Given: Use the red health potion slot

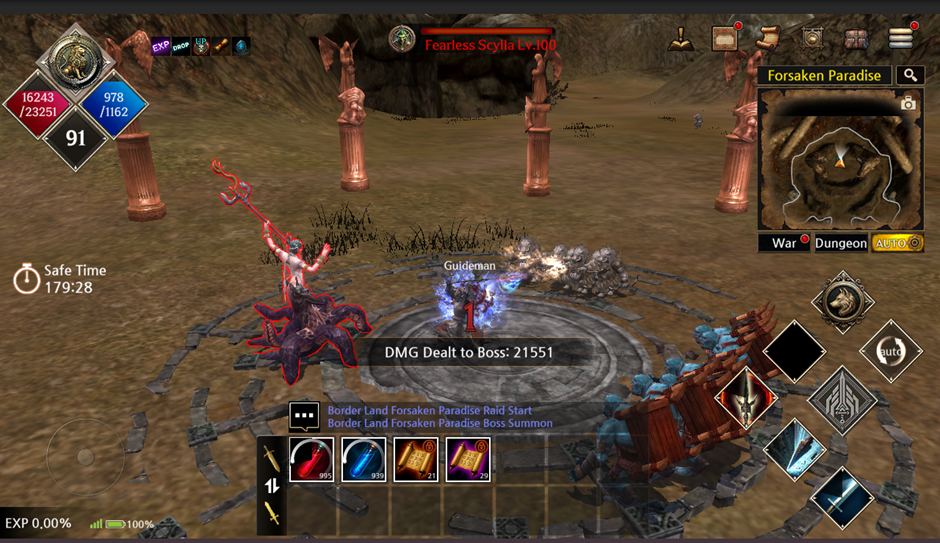Looking at the screenshot, I should (312, 460).
